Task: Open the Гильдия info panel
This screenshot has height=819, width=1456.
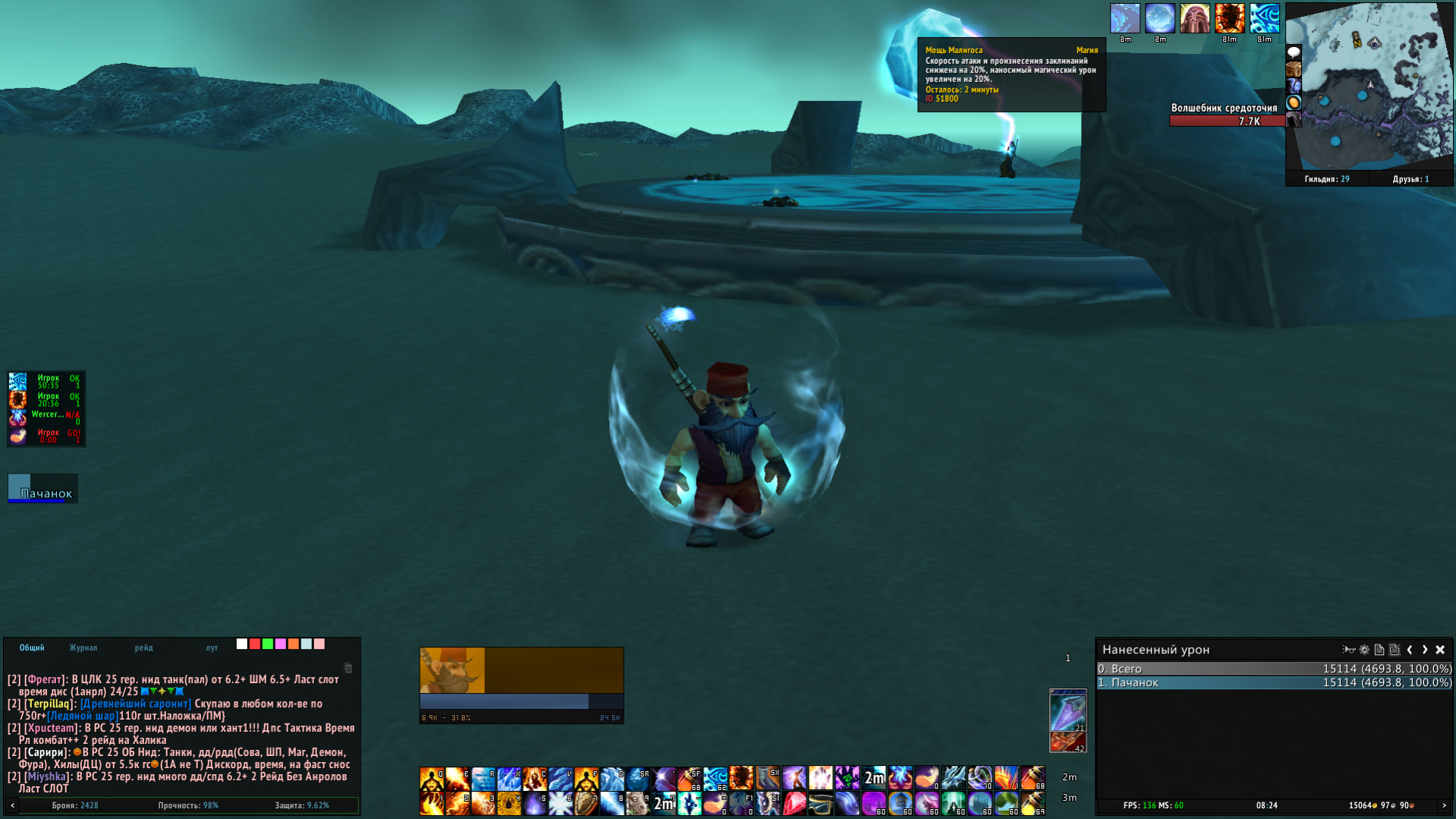Action: click(1326, 179)
